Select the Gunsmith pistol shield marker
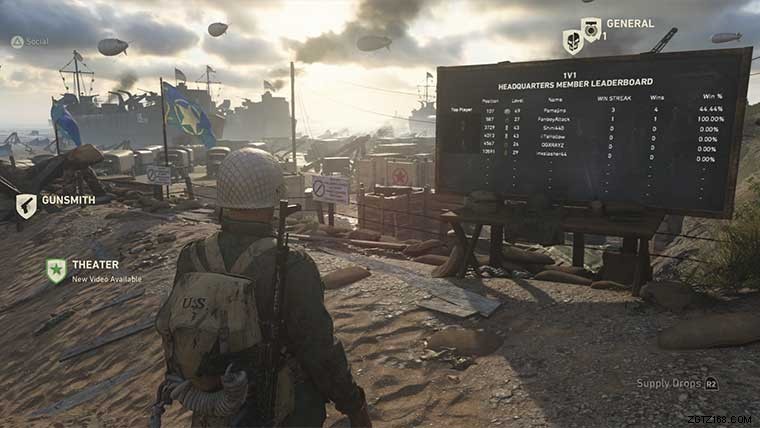The image size is (760, 428). (26, 205)
